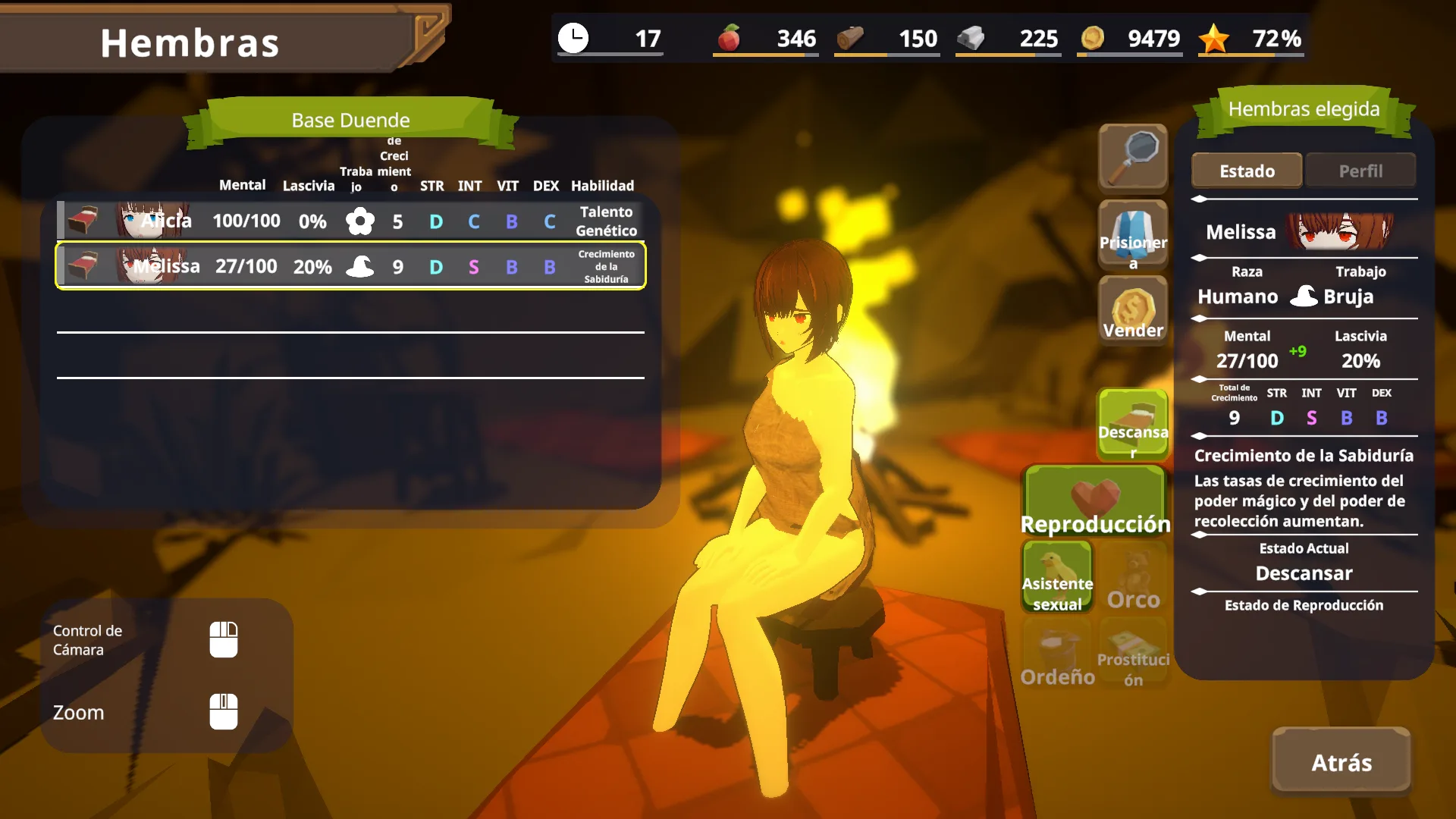
Task: Choose the Asistente sexual assignment
Action: [1057, 576]
